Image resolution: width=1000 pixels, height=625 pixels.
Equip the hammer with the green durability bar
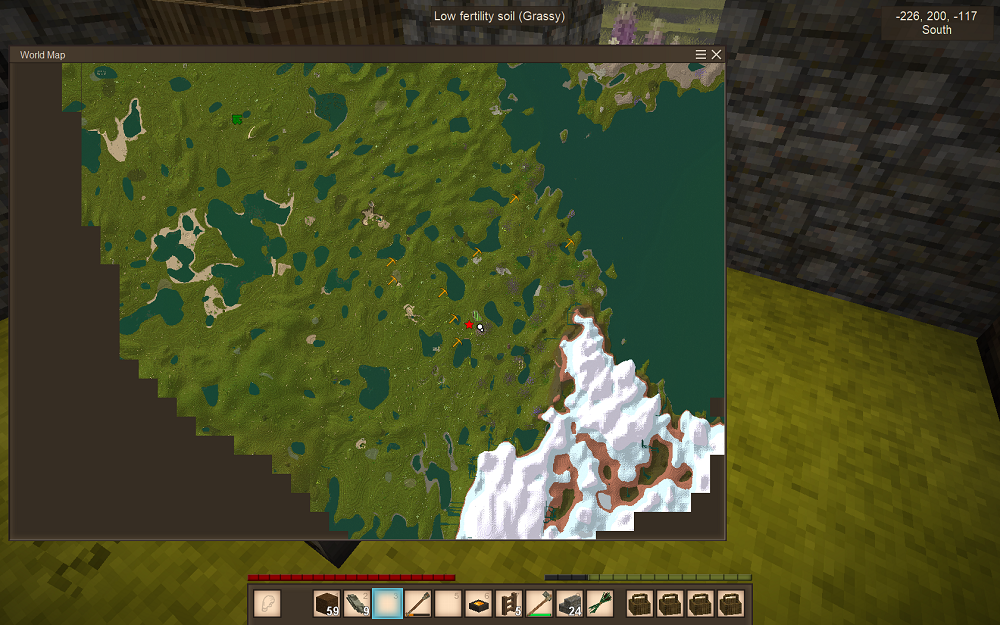(x=540, y=604)
